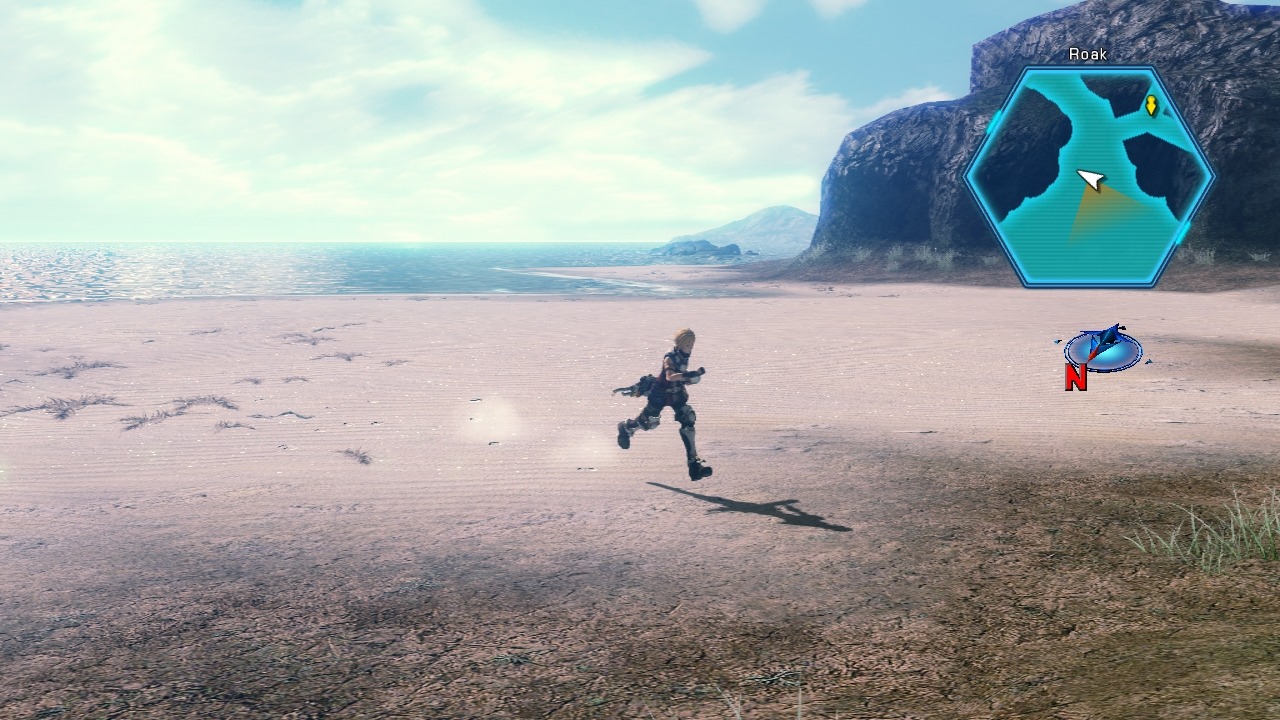The width and height of the screenshot is (1280, 720).
Task: Select the white player arrow on the minimap
Action: pyautogui.click(x=1090, y=178)
